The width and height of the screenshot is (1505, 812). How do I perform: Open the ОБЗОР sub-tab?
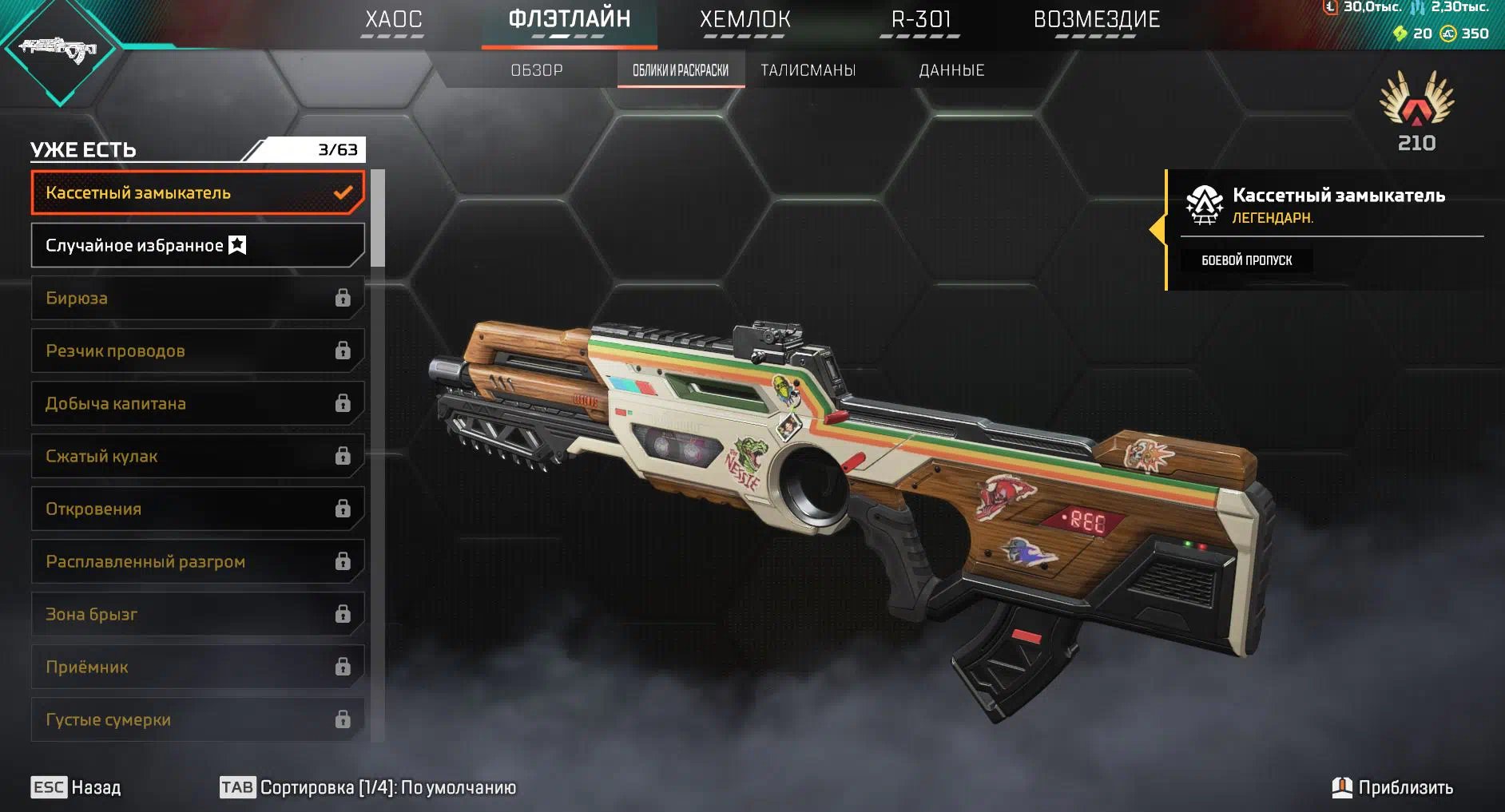pyautogui.click(x=537, y=70)
